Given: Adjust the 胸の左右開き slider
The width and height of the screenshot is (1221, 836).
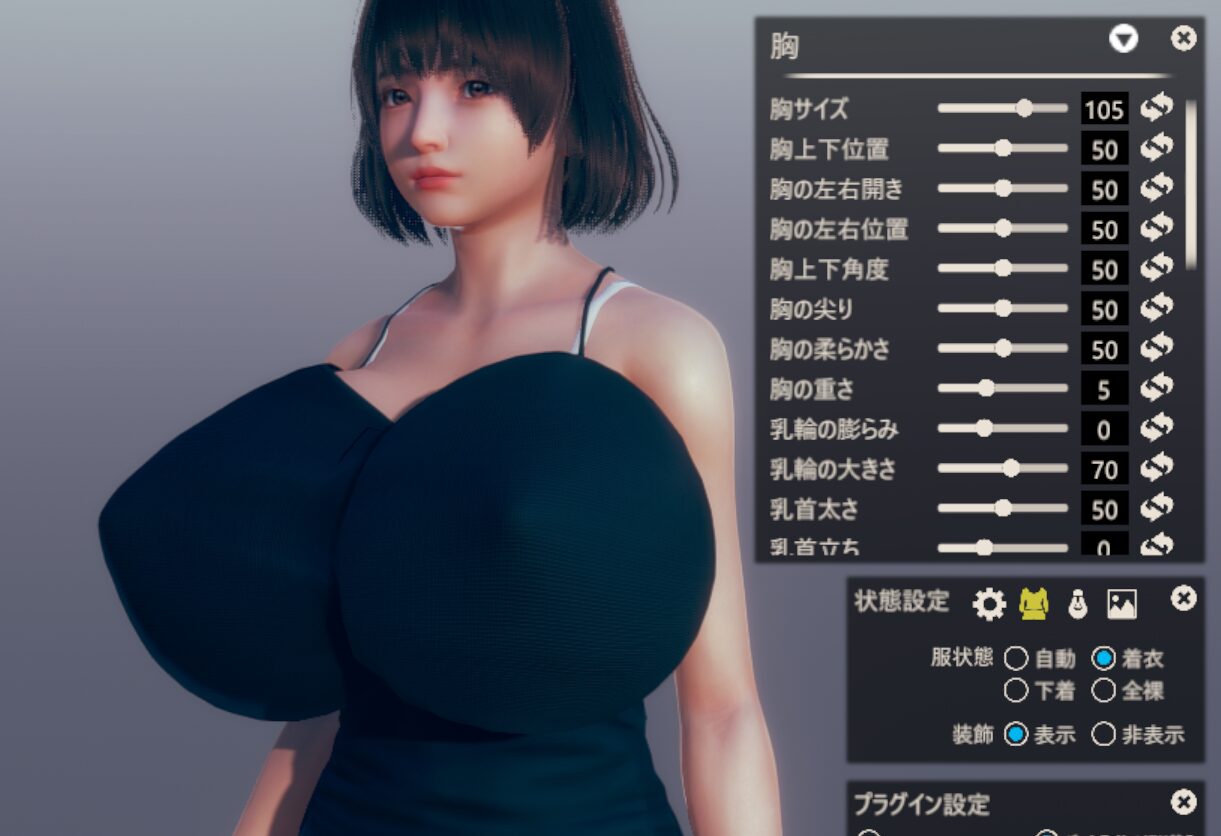Looking at the screenshot, I should pyautogui.click(x=1003, y=188).
